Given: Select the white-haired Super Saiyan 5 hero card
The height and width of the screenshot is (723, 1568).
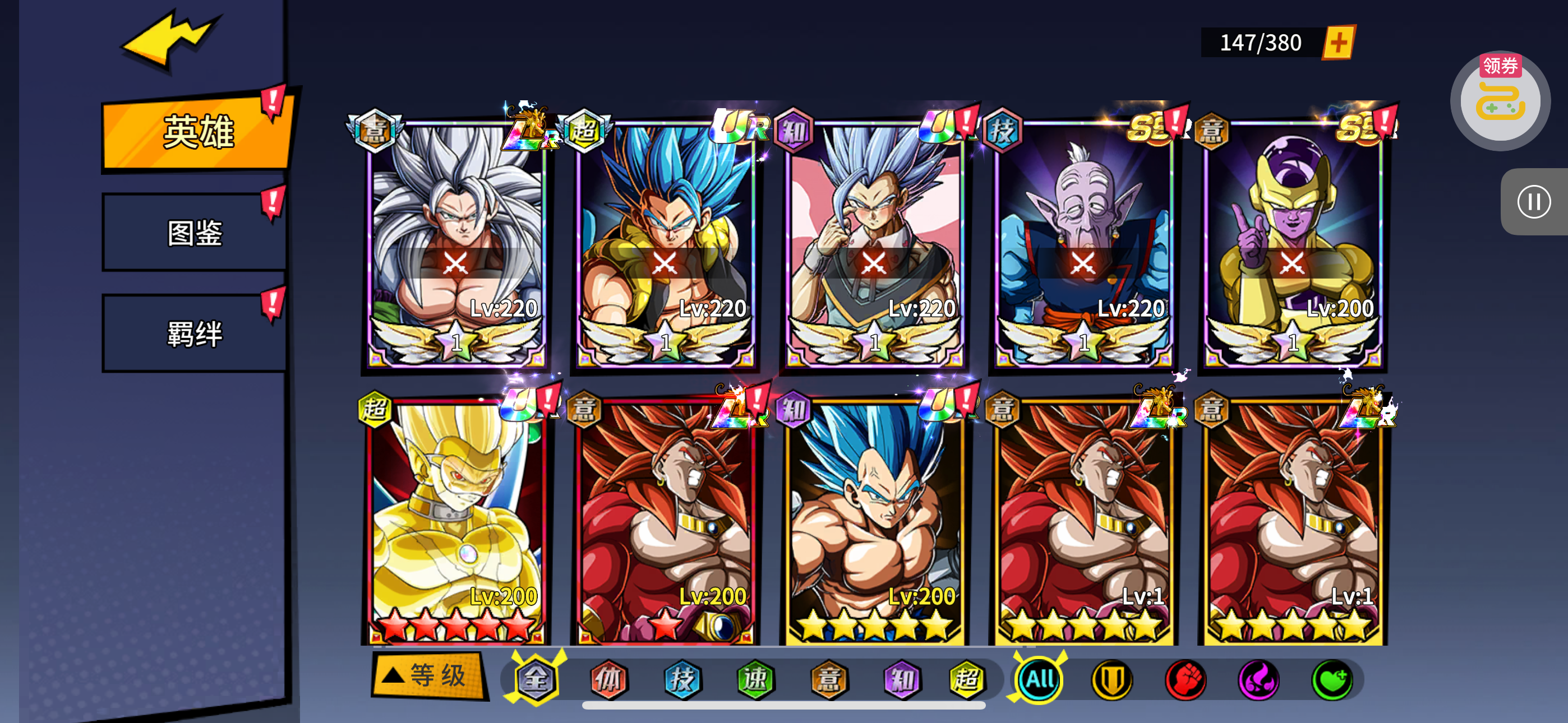Looking at the screenshot, I should [456, 243].
